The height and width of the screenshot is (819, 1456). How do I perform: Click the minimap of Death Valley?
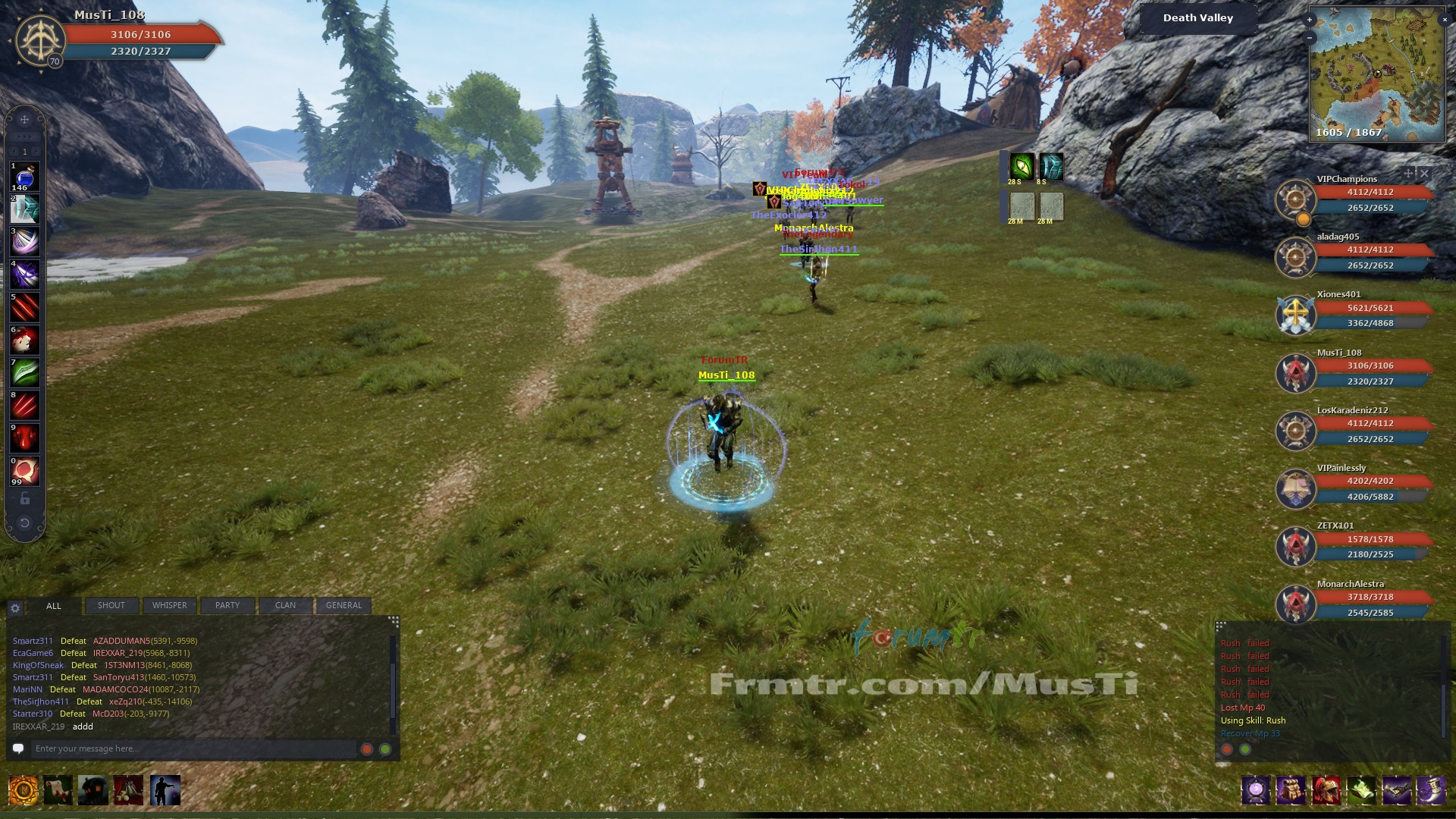(x=1376, y=74)
